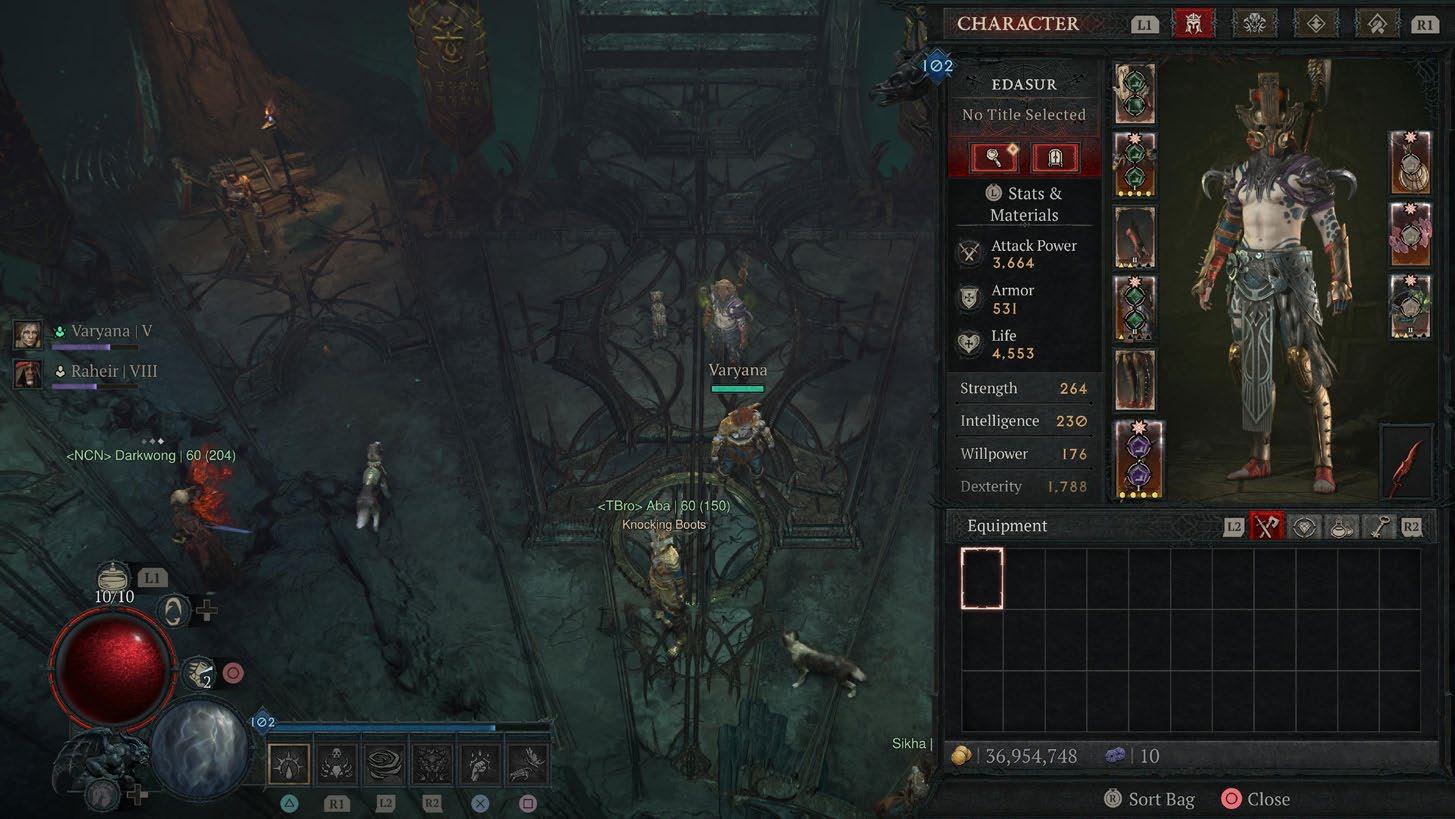Open the wardrobe button under the title
This screenshot has width=1455, height=819.
tap(1055, 157)
